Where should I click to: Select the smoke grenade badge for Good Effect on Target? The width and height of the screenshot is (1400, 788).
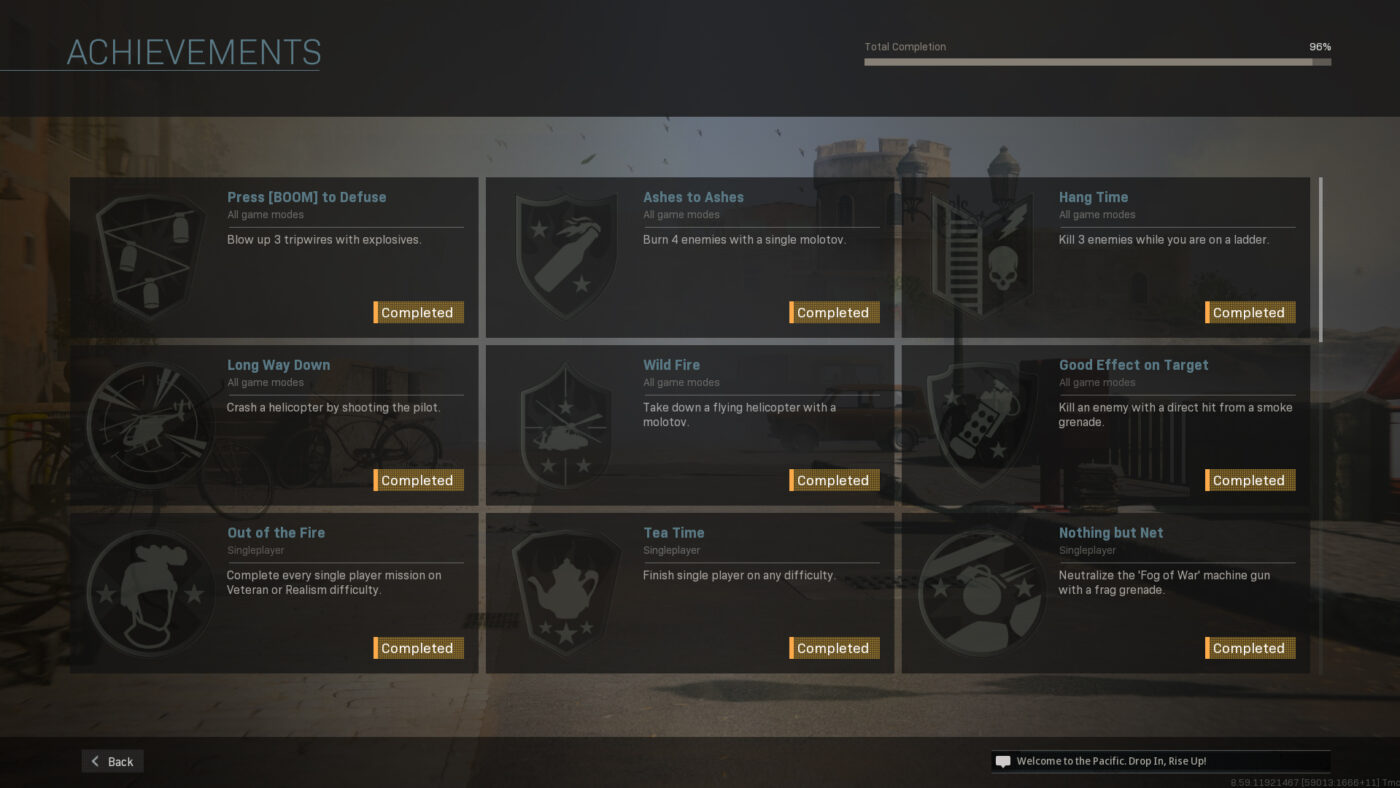click(x=982, y=423)
